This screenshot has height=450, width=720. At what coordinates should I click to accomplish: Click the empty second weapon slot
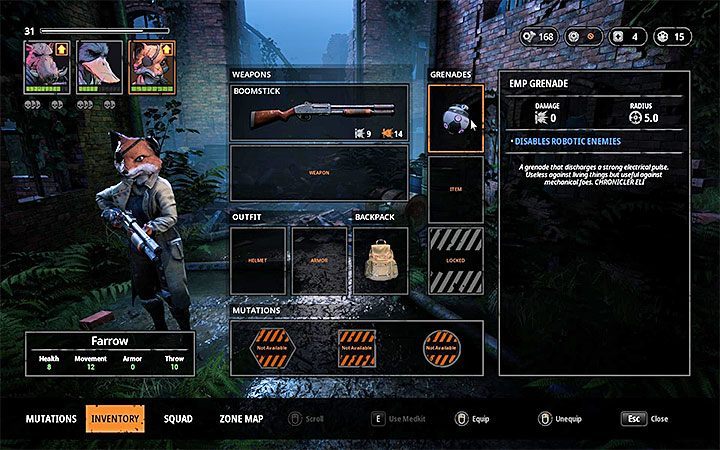(x=319, y=173)
